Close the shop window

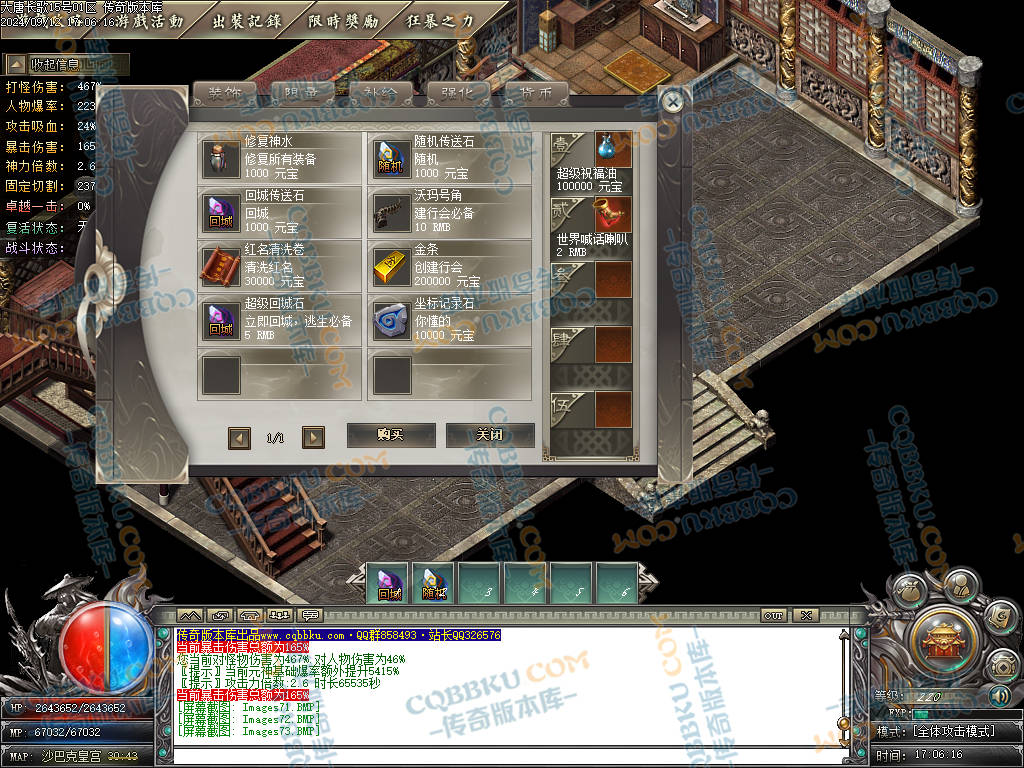pyautogui.click(x=673, y=100)
